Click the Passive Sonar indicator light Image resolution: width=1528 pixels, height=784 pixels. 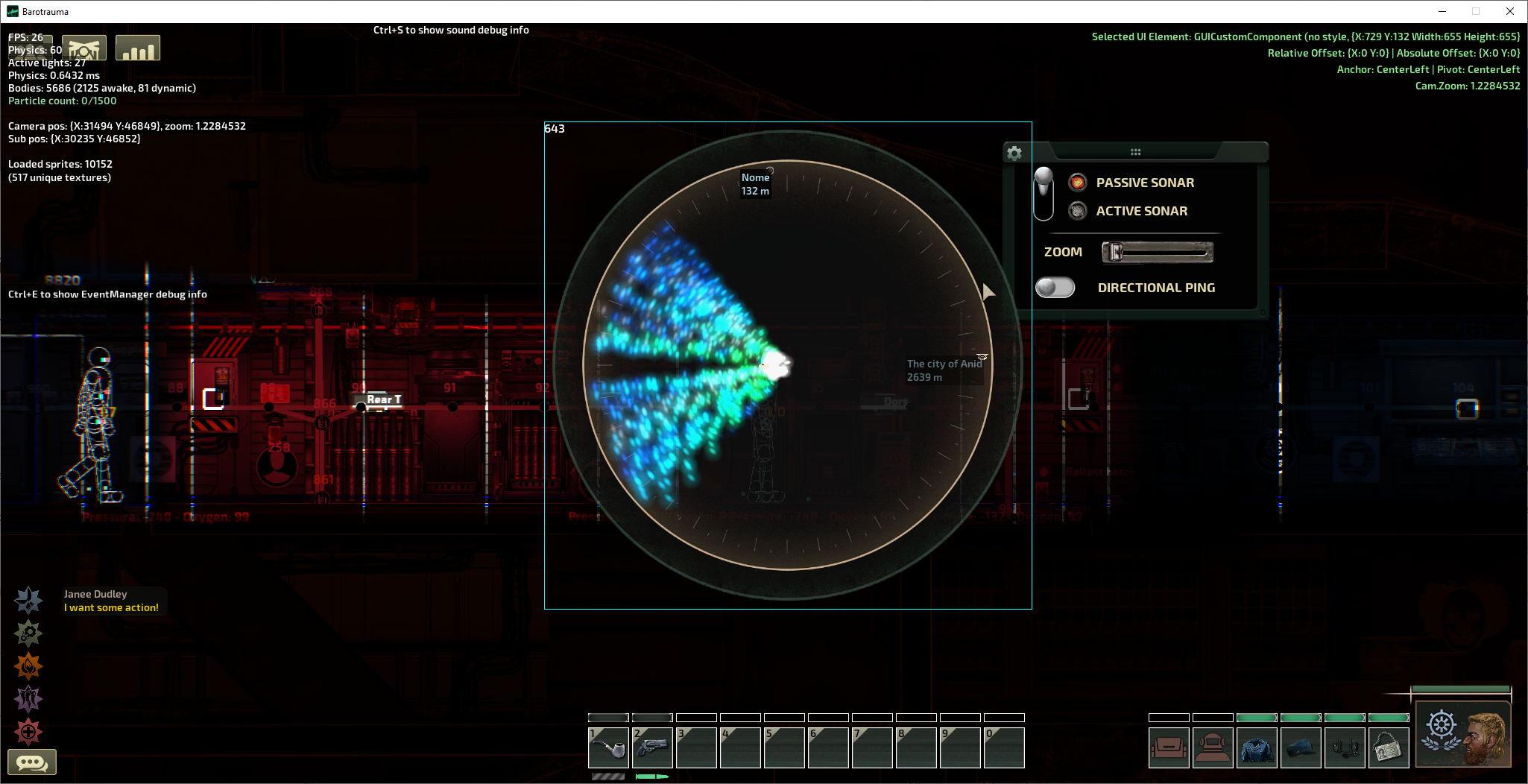coord(1077,182)
